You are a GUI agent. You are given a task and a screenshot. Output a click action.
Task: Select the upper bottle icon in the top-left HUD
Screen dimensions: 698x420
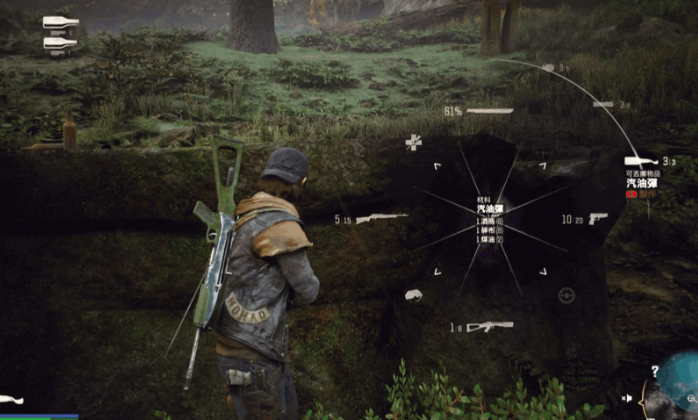coord(61,22)
